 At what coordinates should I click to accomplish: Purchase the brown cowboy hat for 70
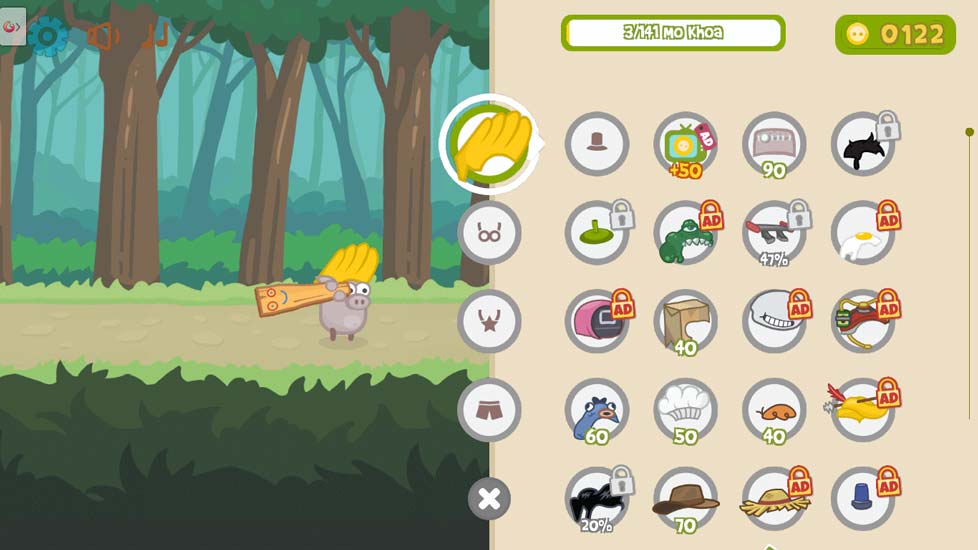[x=685, y=498]
